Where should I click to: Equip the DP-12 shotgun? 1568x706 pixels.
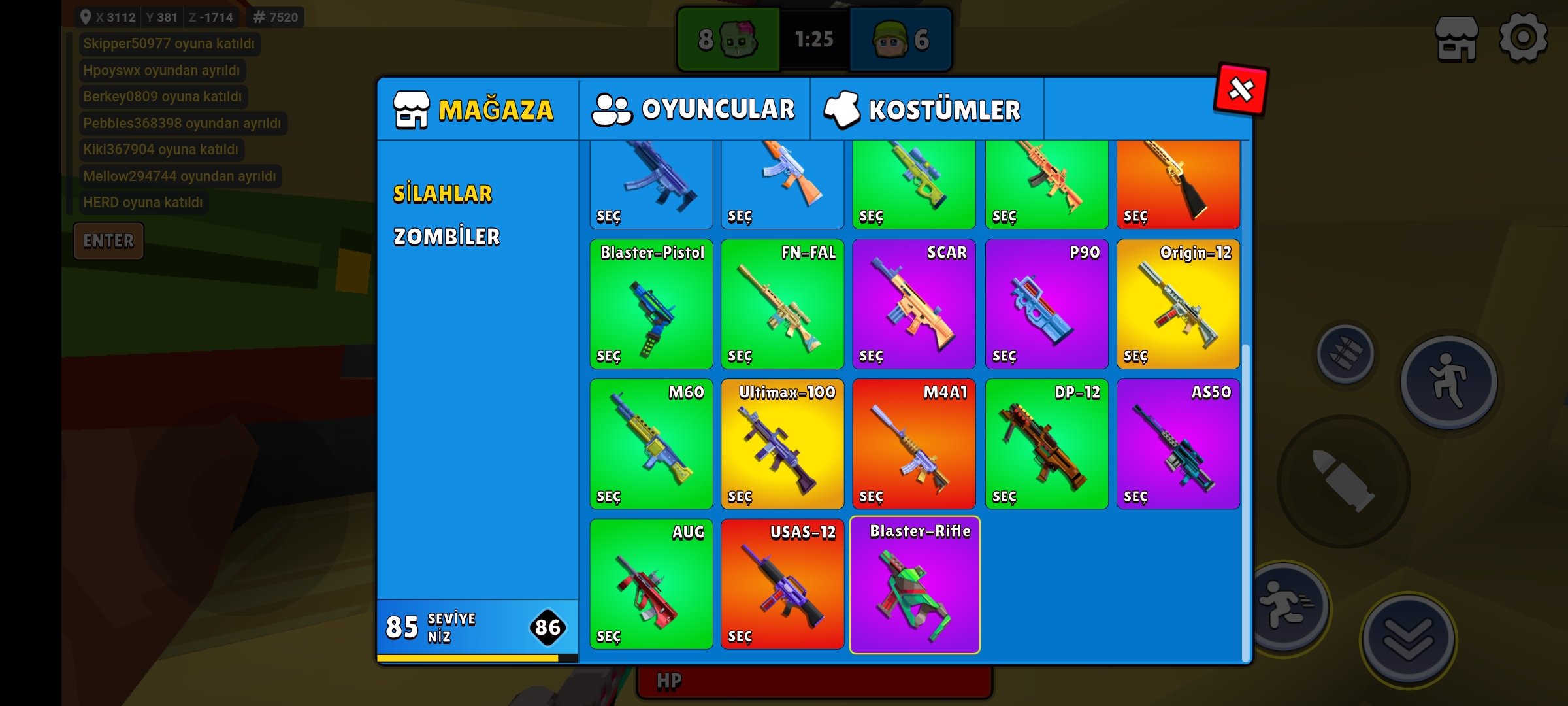click(1046, 445)
